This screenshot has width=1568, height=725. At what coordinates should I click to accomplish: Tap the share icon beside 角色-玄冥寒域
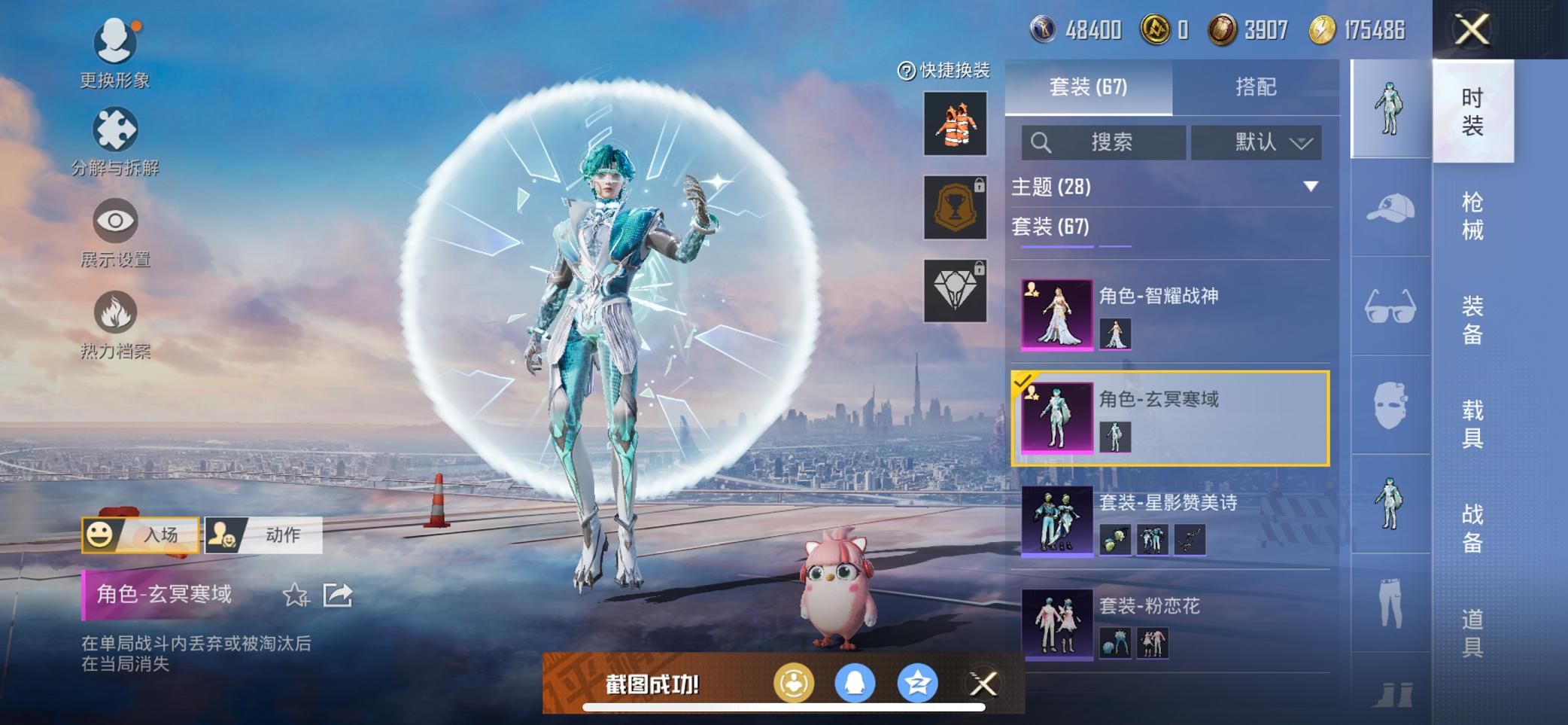(338, 596)
